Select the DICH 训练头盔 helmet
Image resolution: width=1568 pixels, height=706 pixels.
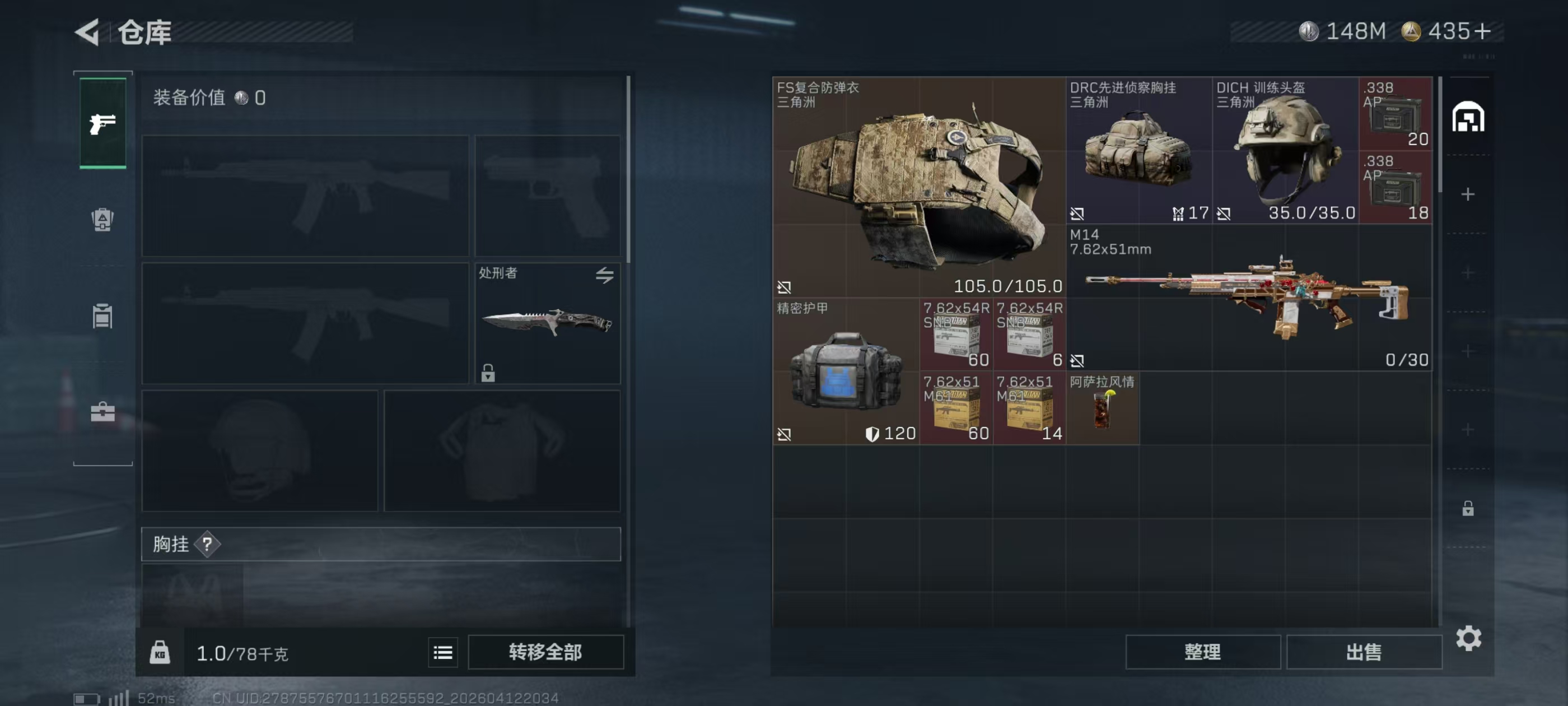(x=1285, y=150)
